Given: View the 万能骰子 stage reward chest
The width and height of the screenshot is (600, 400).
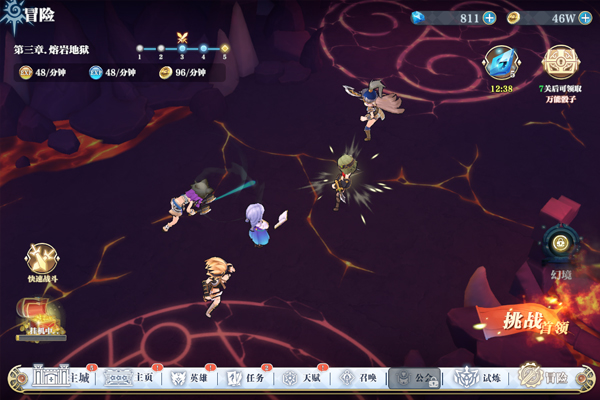Looking at the screenshot, I should click(x=558, y=62).
